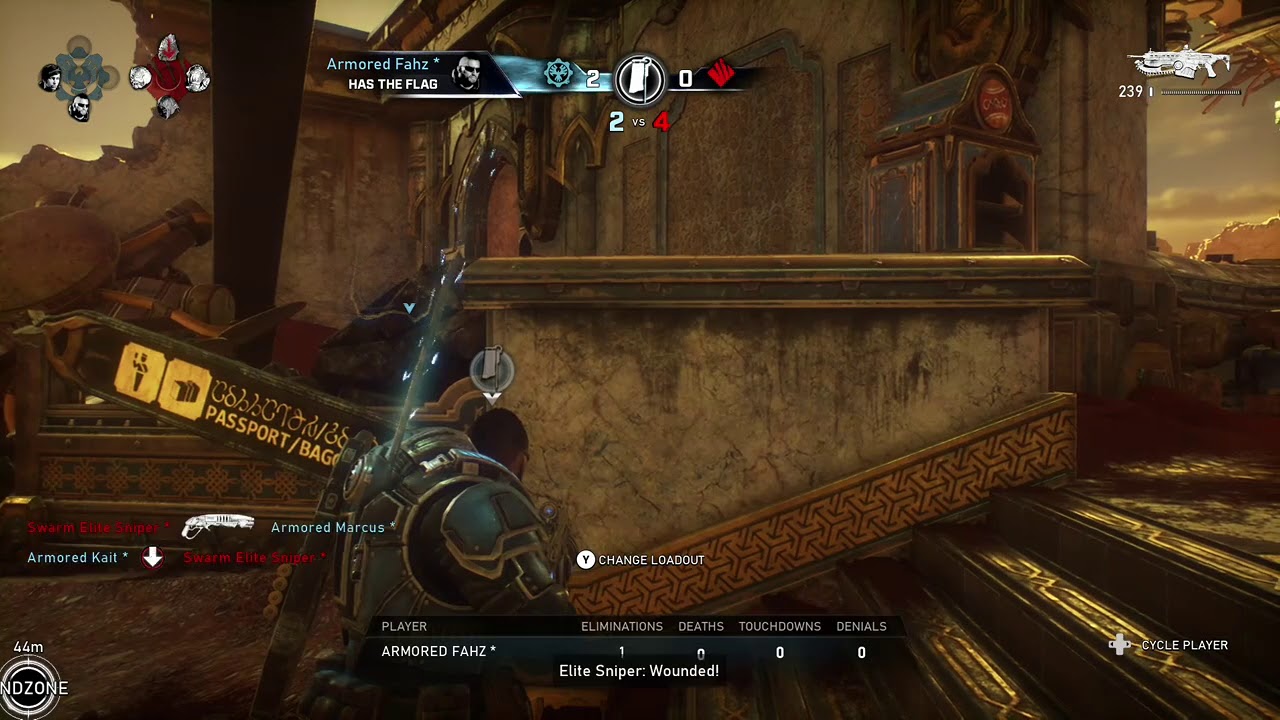Image resolution: width=1280 pixels, height=720 pixels.
Task: Click Armored Kait in the kill feed
Action: (x=77, y=557)
